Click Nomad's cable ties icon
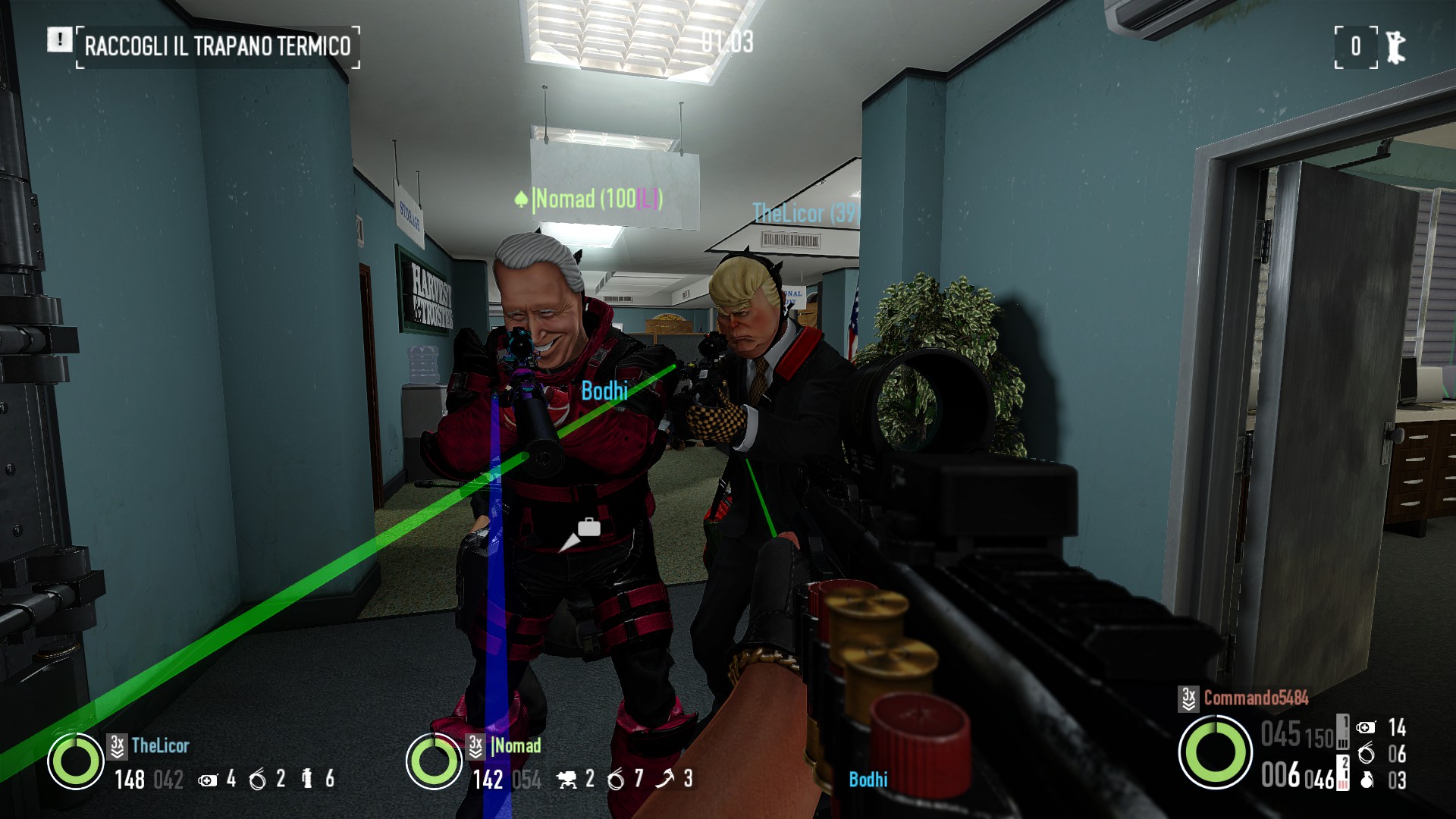 [616, 780]
